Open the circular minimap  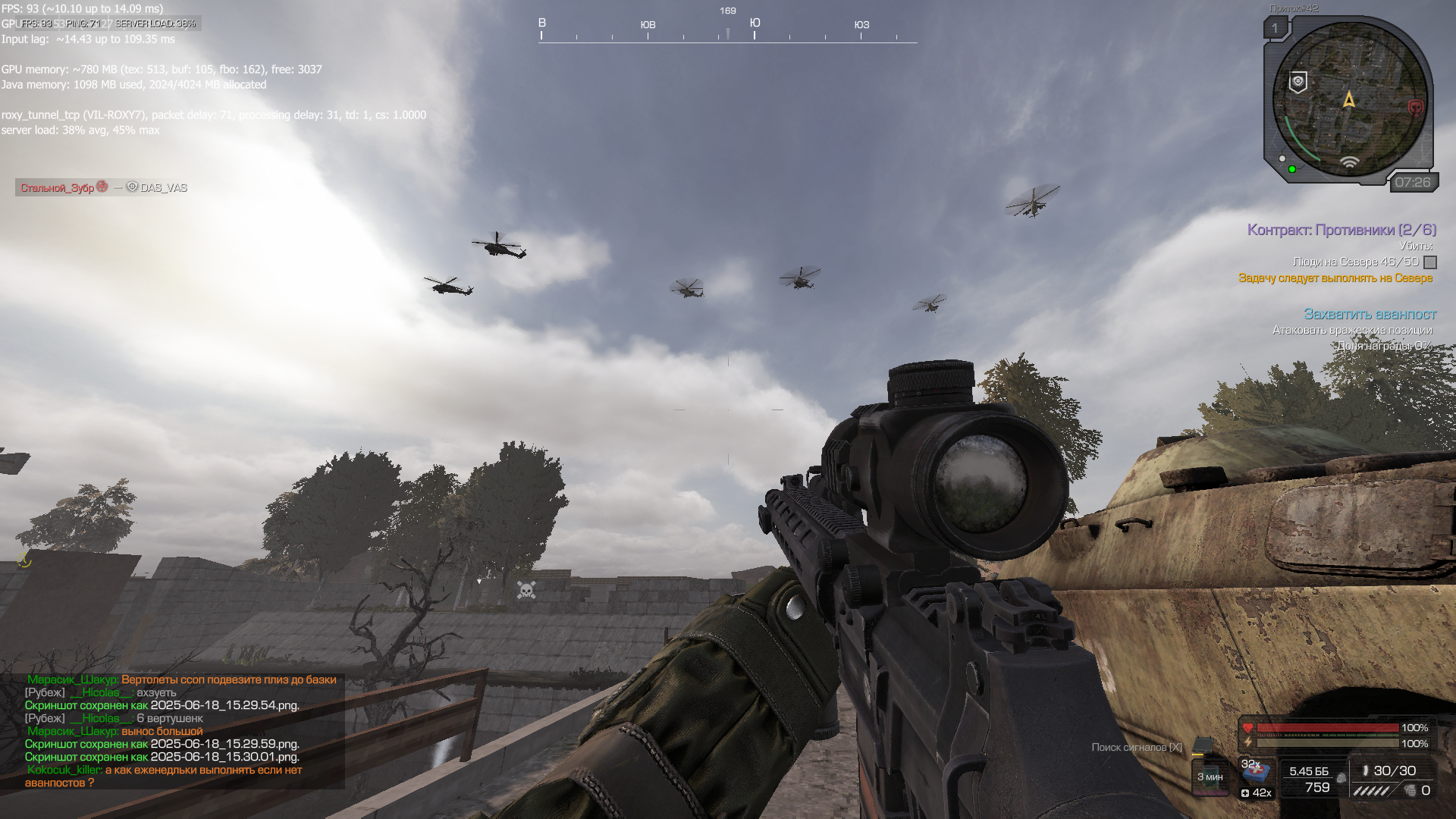[1348, 99]
